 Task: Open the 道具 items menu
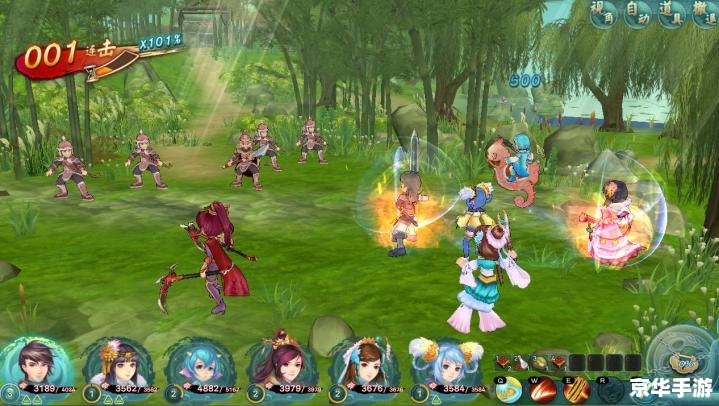[x=673, y=15]
